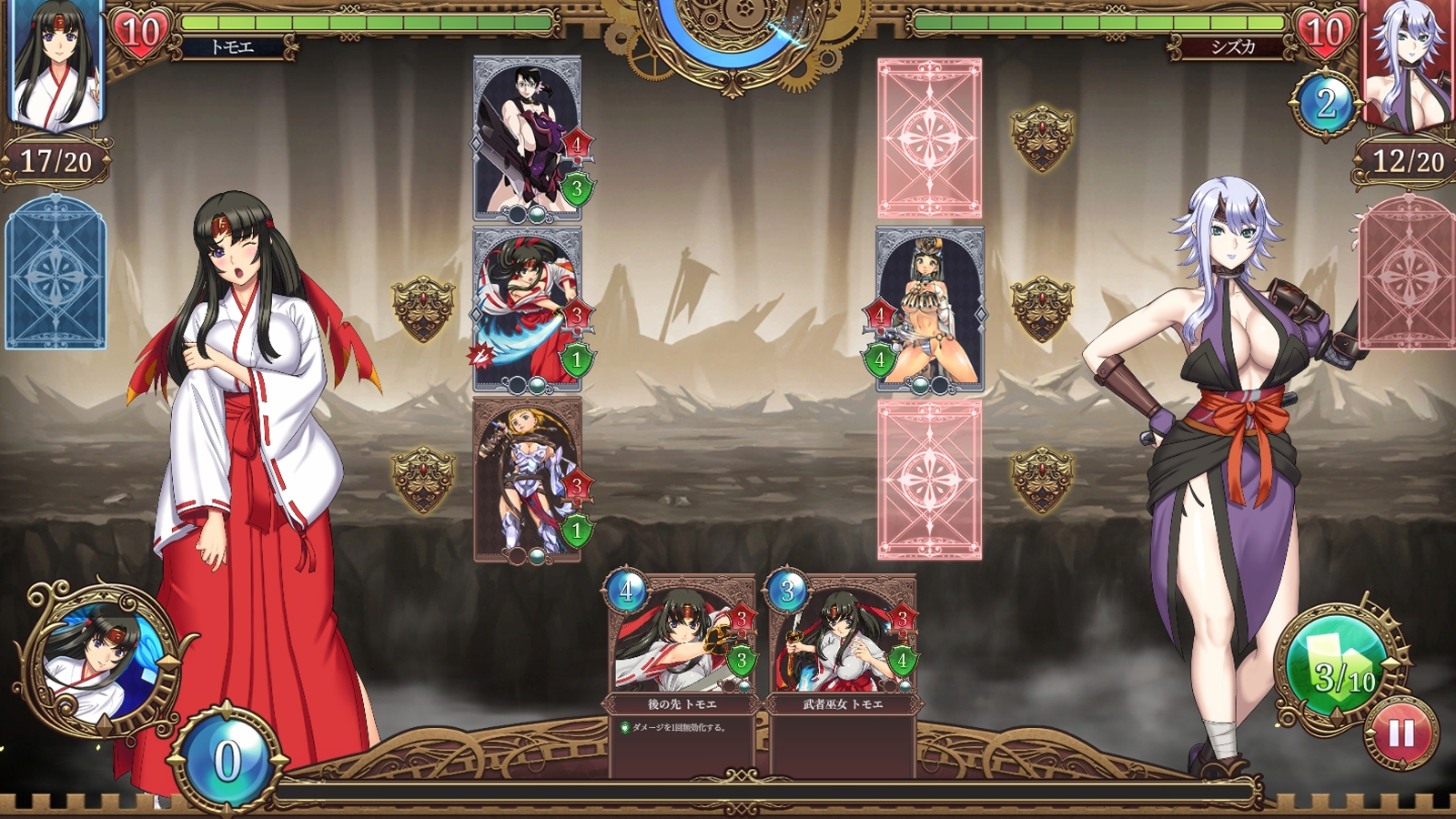Select the dark-armored unit card with 4 attack

(x=527, y=138)
